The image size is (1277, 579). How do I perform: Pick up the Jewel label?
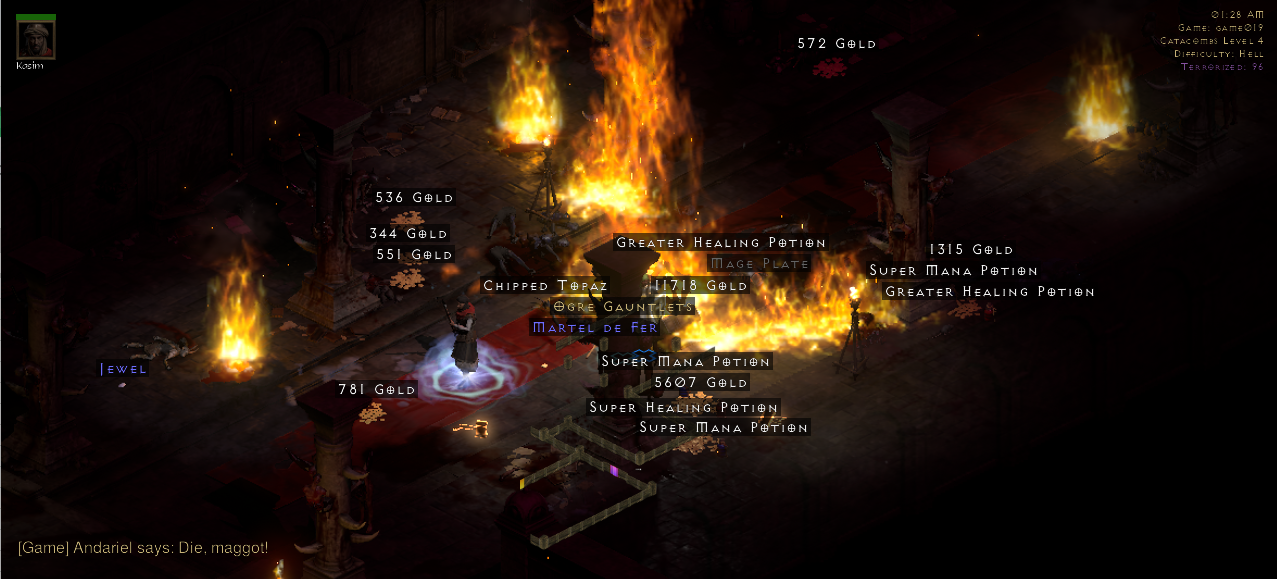pos(124,369)
